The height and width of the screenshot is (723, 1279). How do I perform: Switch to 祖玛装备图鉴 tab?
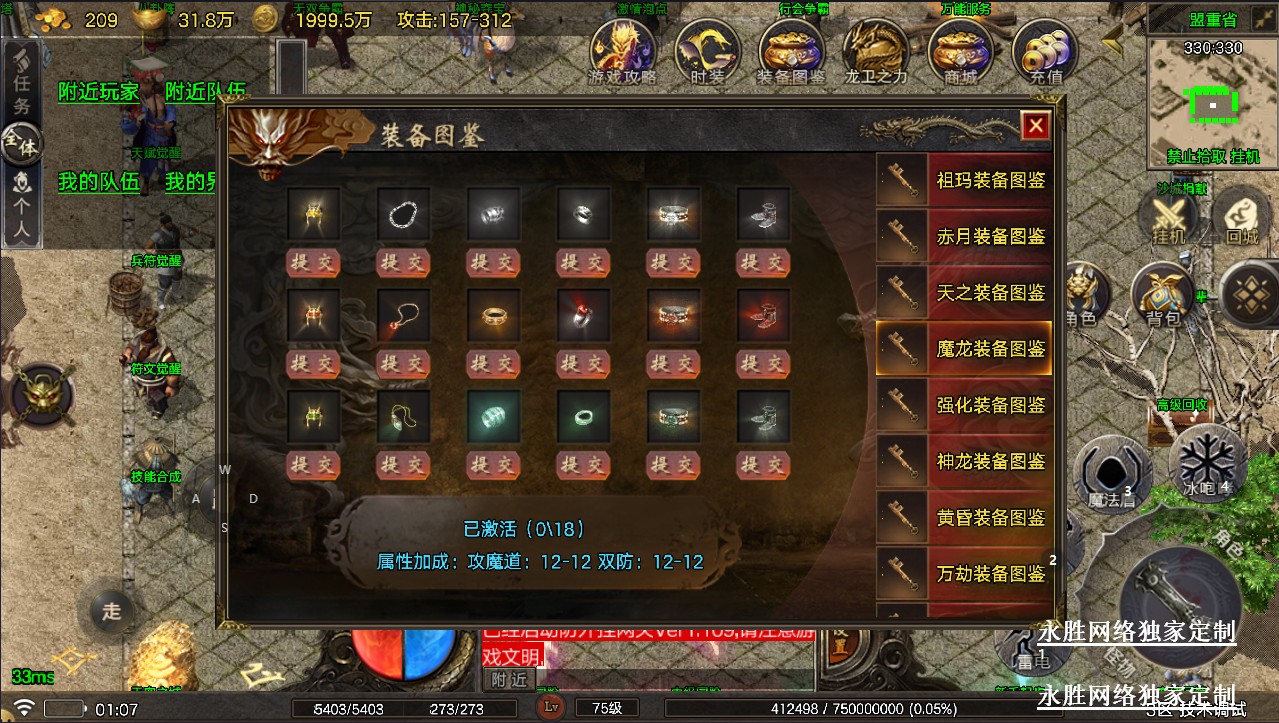tap(964, 181)
